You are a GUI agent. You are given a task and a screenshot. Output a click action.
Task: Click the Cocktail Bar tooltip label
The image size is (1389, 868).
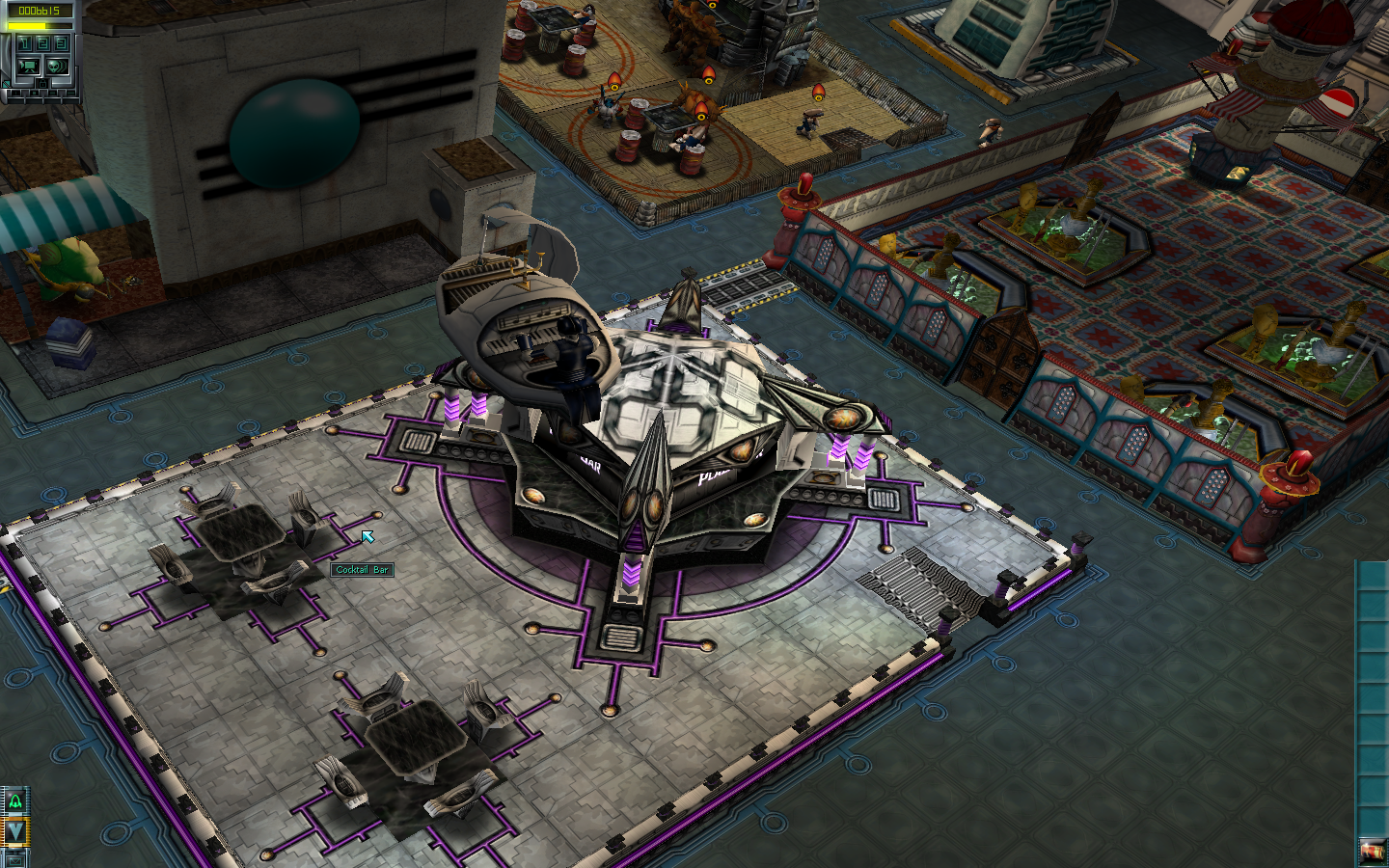click(x=362, y=570)
